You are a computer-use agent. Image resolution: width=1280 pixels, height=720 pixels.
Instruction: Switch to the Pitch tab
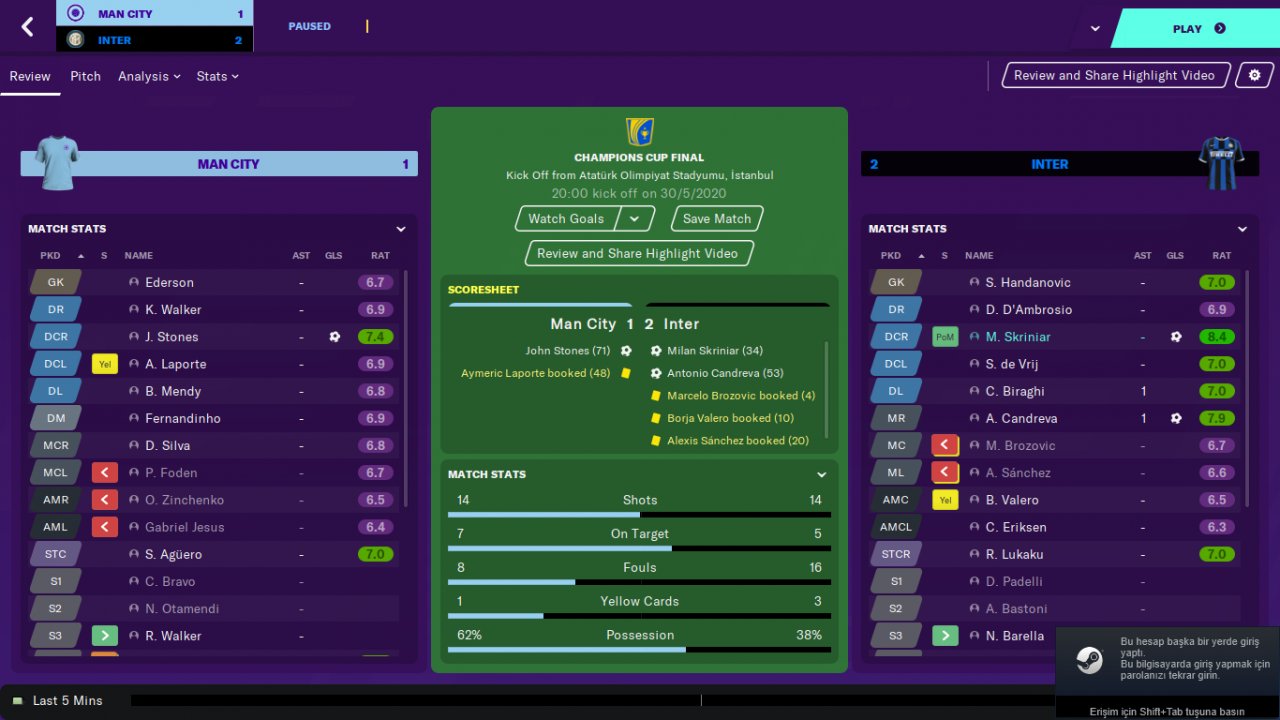[x=85, y=76]
